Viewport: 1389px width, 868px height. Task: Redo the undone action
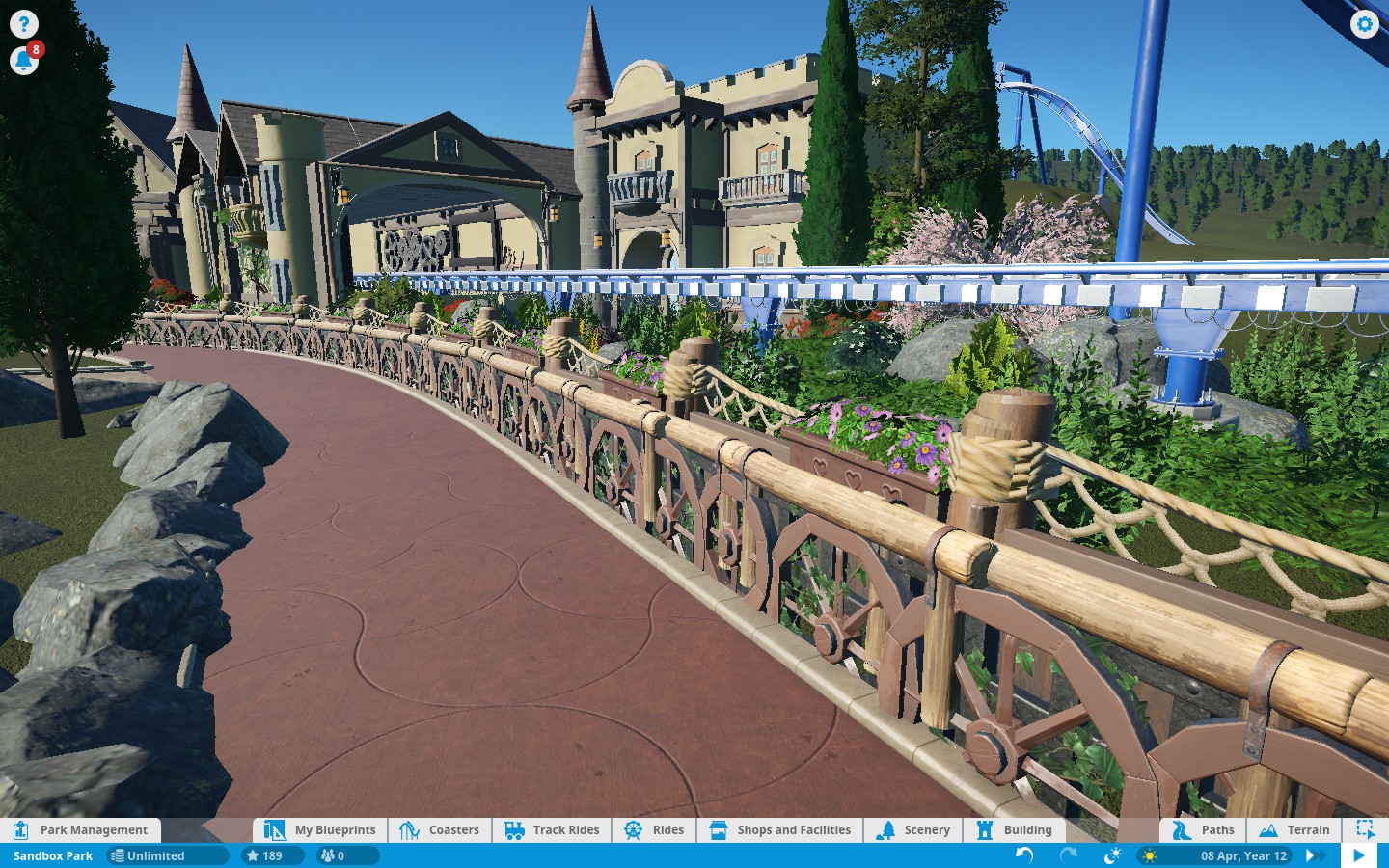click(1068, 855)
